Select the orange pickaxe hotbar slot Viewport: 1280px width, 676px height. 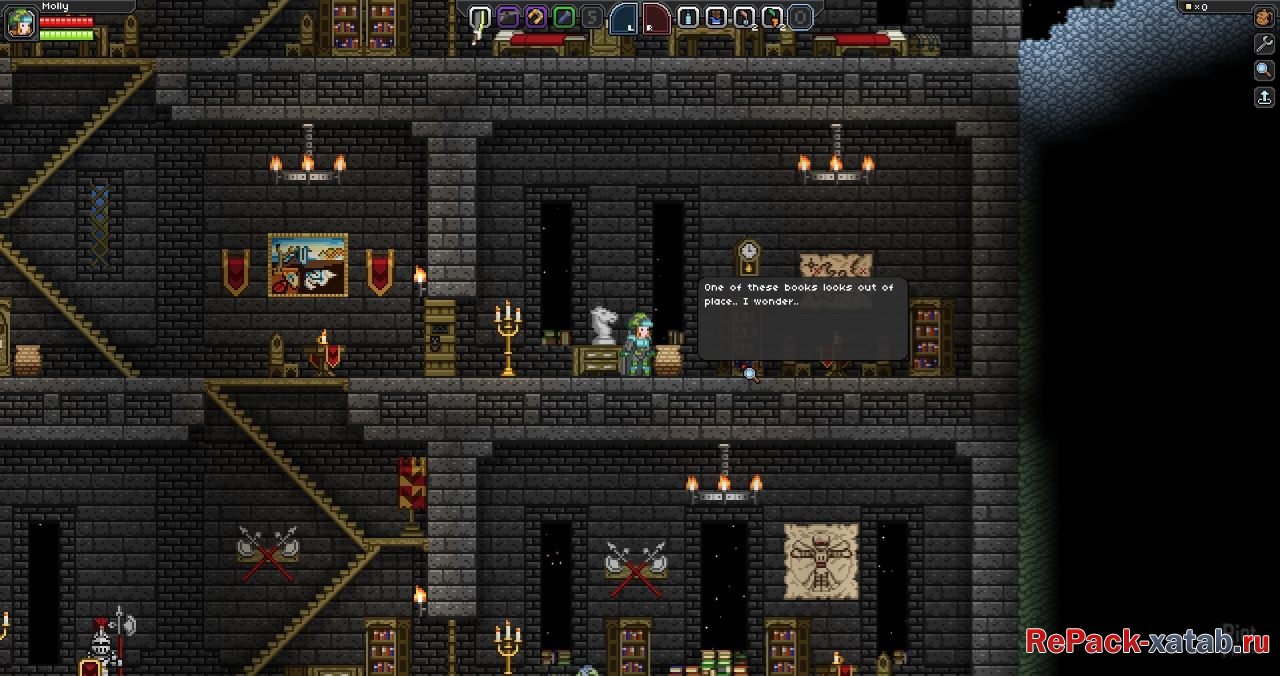[537, 17]
